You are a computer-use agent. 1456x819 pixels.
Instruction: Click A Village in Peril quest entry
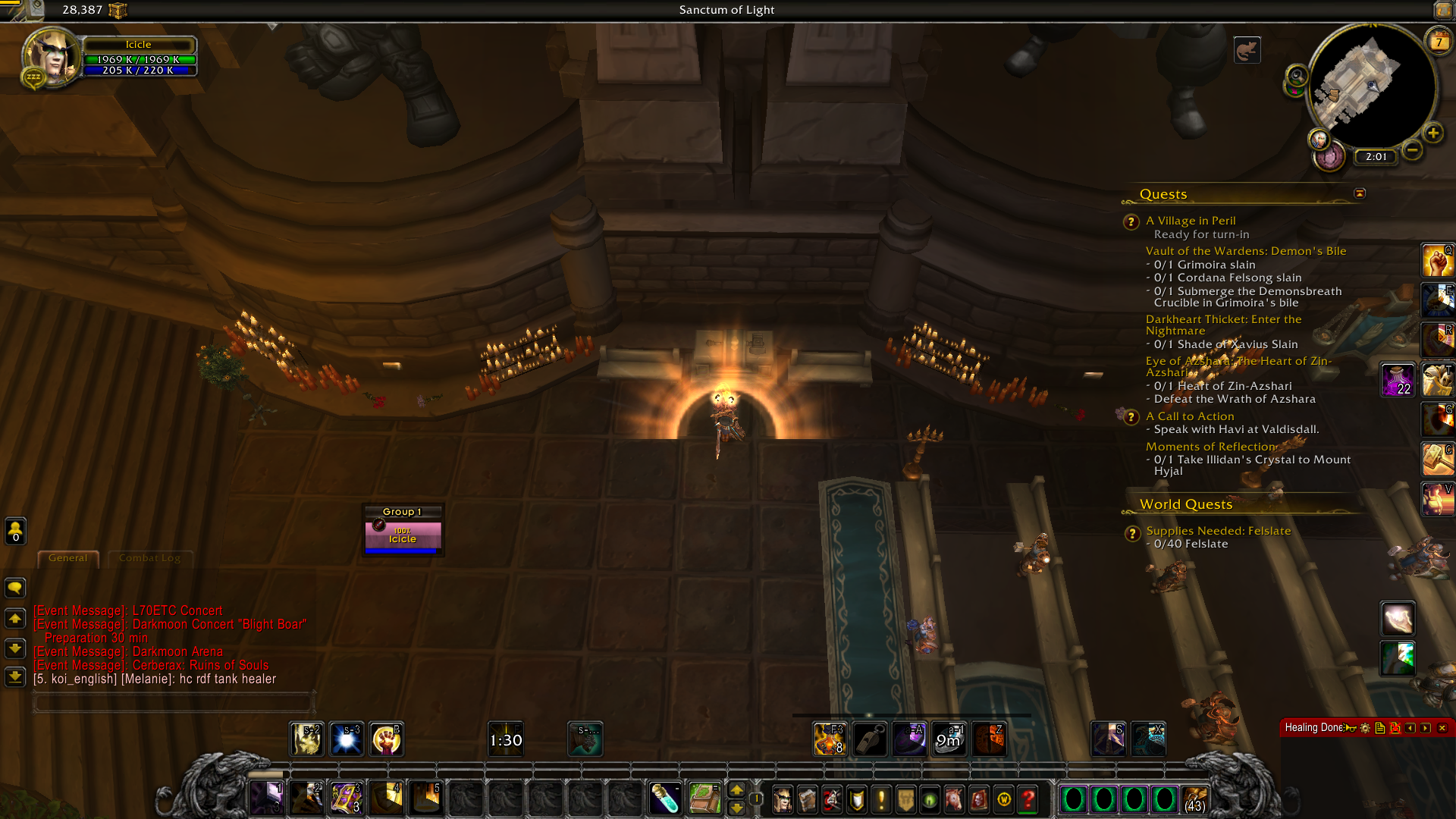(x=1191, y=221)
